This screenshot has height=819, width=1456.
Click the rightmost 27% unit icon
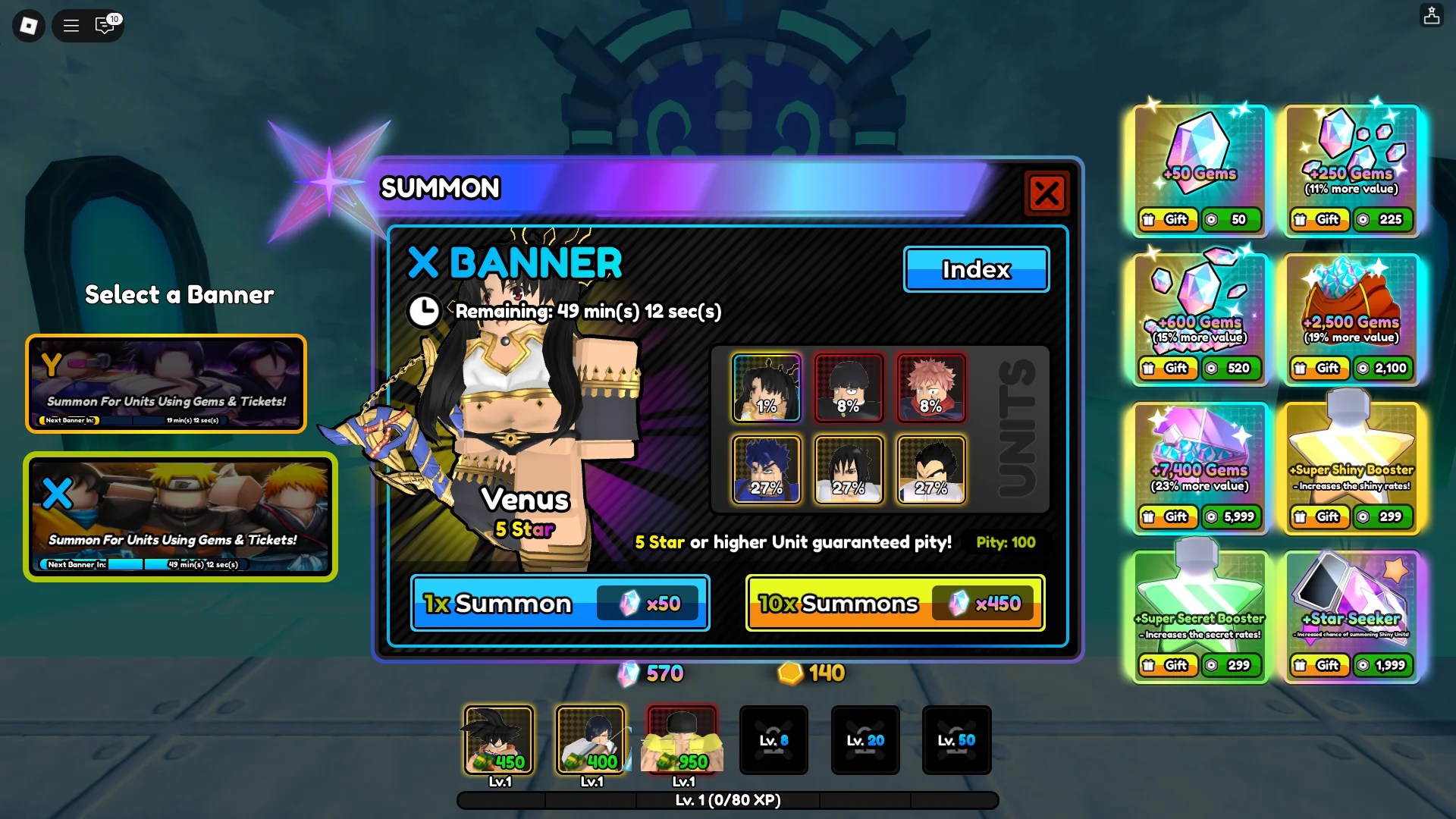(x=931, y=470)
